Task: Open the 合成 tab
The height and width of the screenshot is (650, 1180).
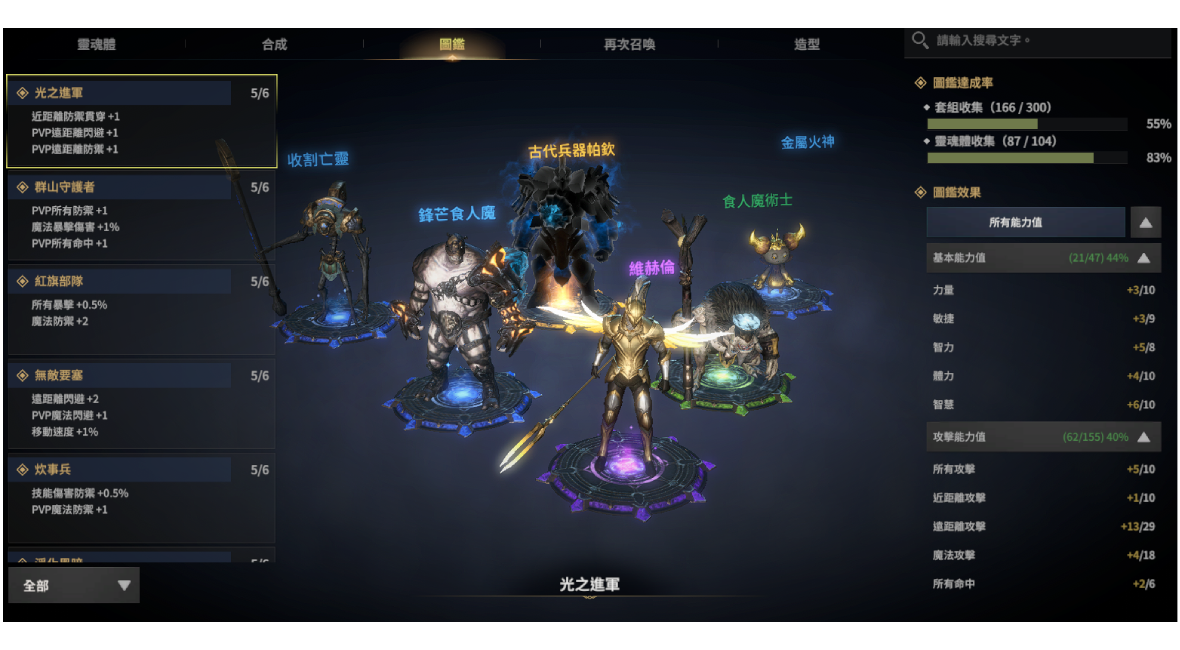Action: [274, 44]
